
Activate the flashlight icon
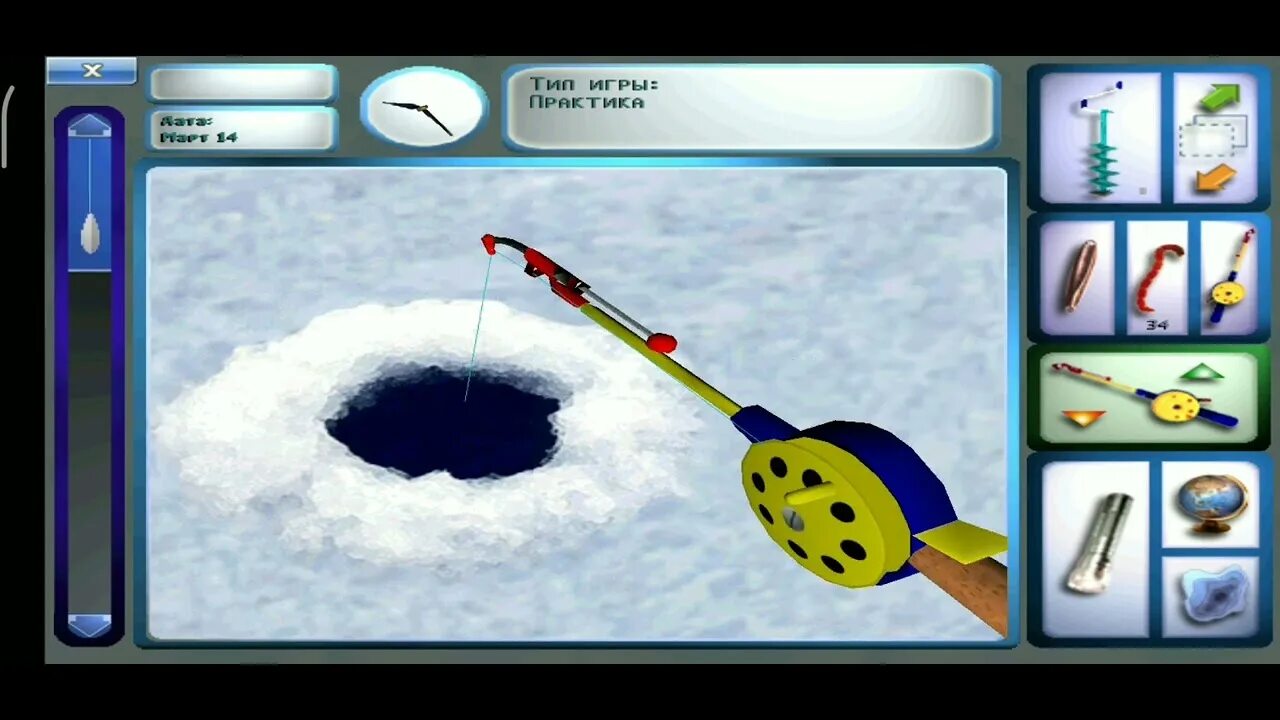tap(1096, 546)
